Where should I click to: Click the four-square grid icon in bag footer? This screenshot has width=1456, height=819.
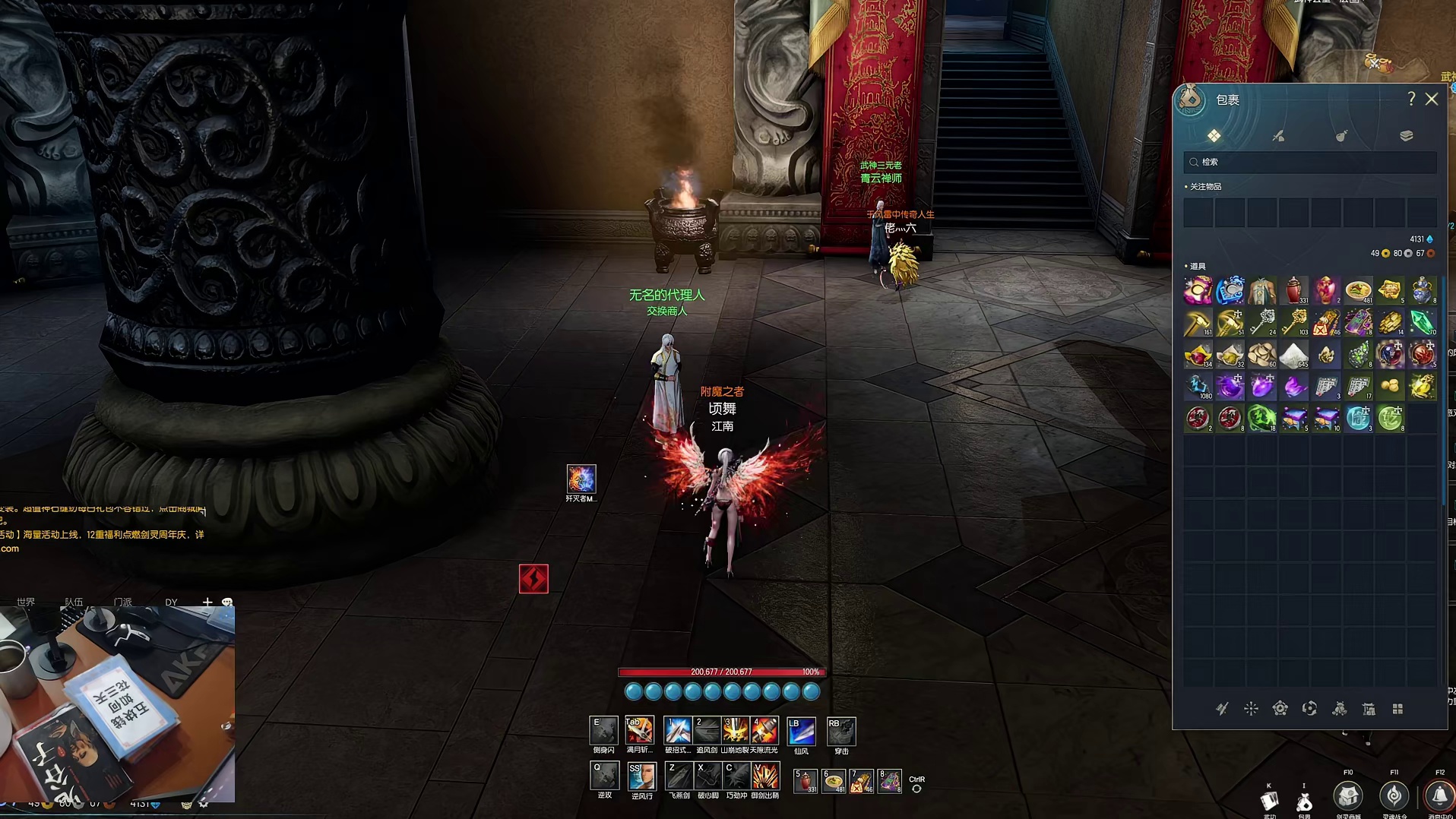pos(1397,709)
